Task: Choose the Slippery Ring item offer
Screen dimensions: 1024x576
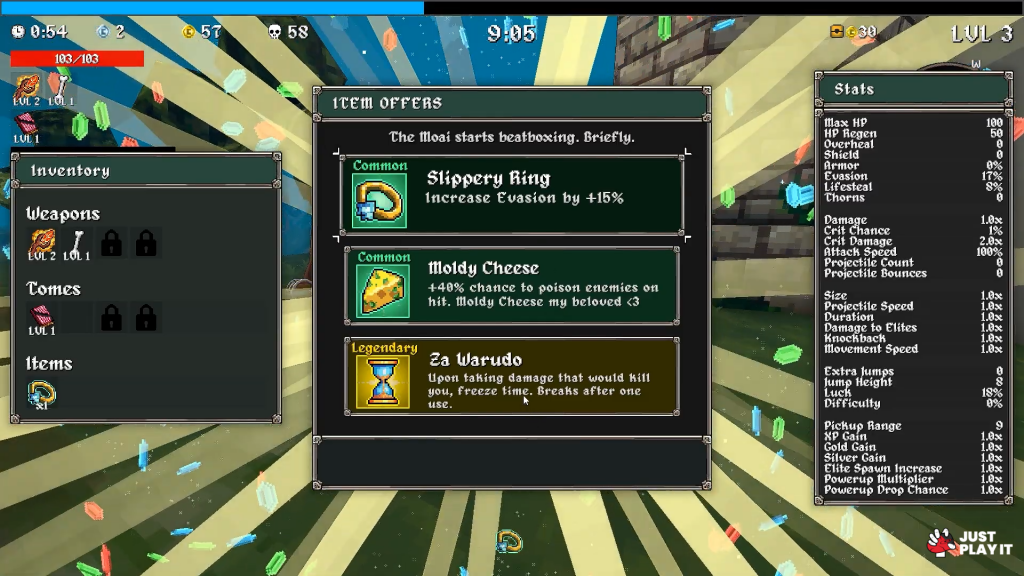Action: (512, 194)
